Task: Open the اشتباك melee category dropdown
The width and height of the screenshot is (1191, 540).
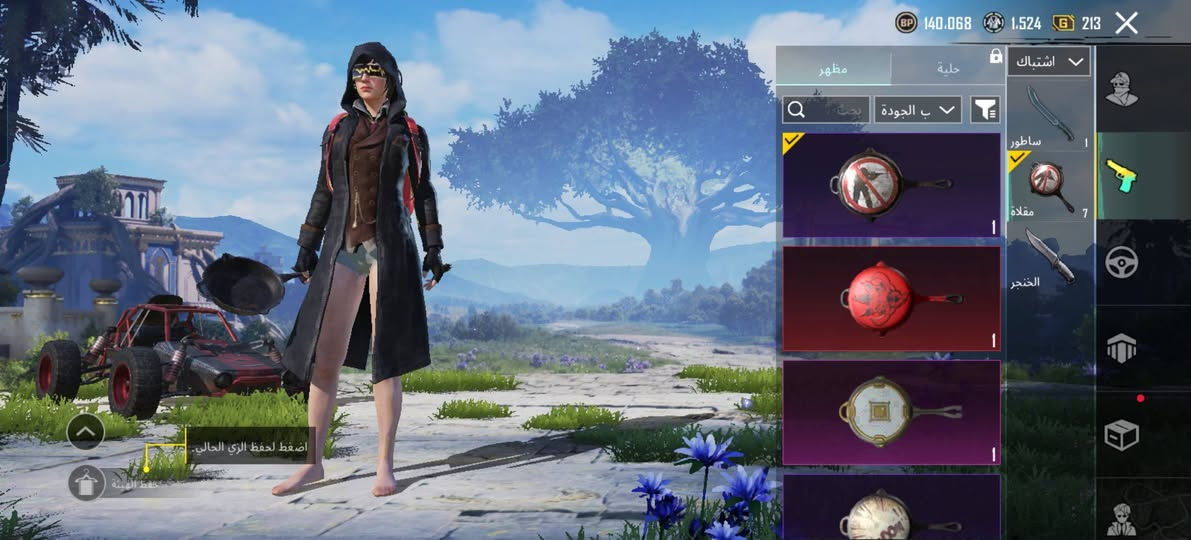Action: point(1048,62)
